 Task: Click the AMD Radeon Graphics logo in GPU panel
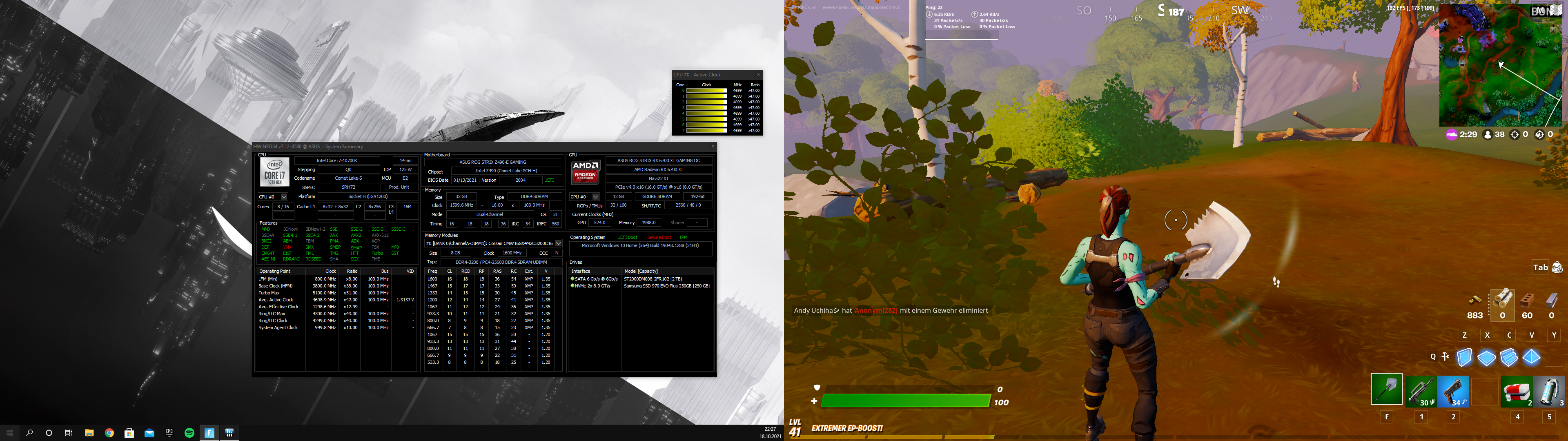[x=584, y=172]
